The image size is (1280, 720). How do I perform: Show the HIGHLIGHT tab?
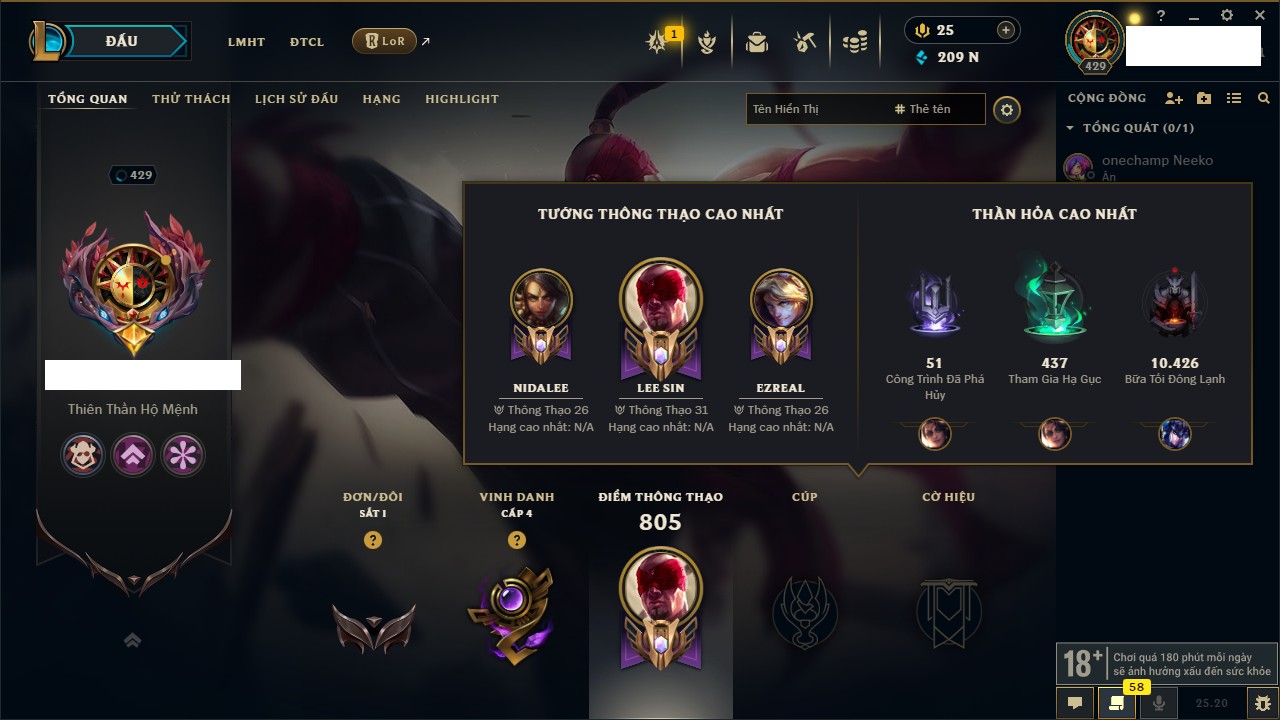click(x=461, y=99)
